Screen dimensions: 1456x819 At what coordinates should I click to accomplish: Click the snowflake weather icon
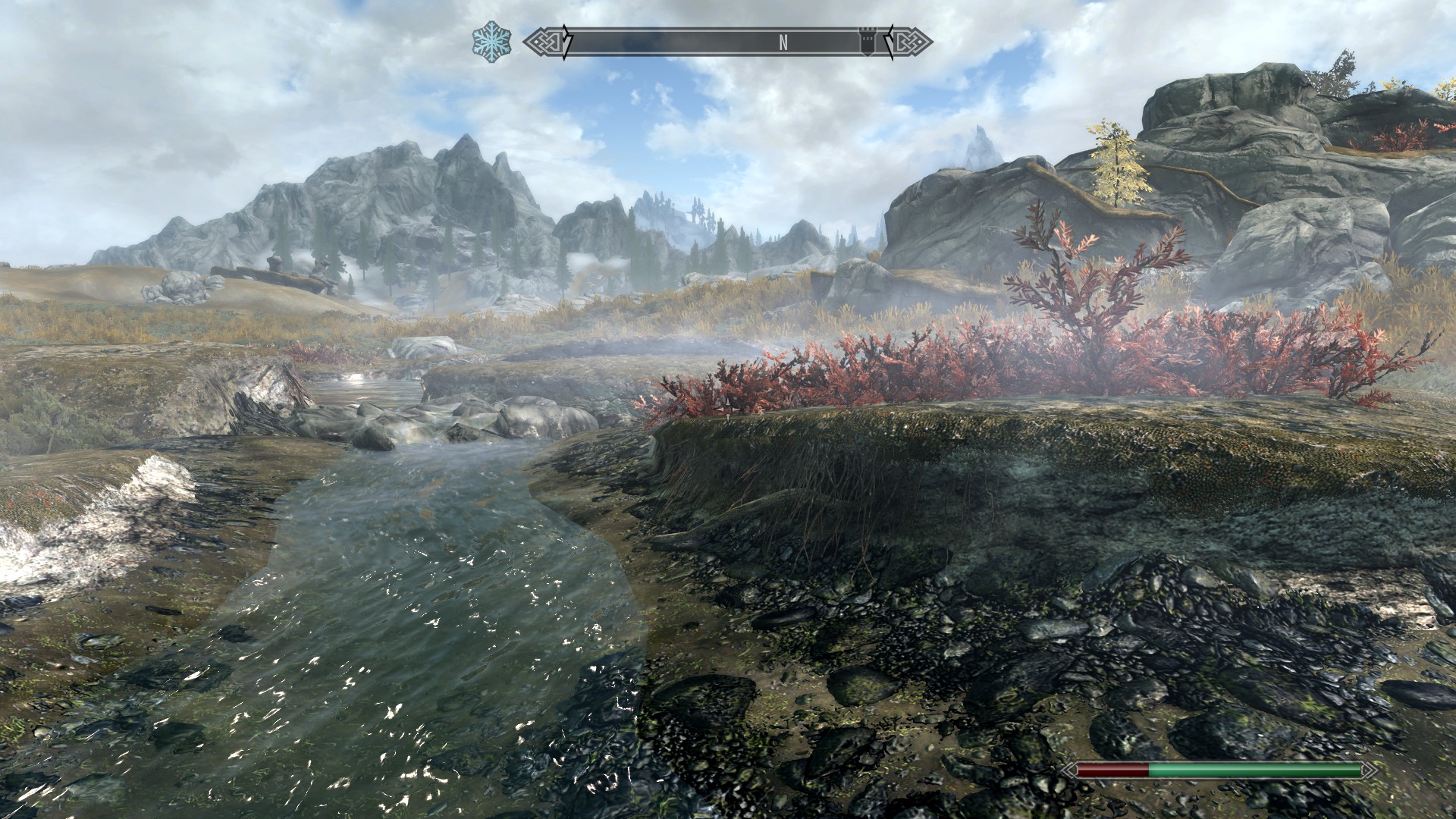pyautogui.click(x=491, y=42)
